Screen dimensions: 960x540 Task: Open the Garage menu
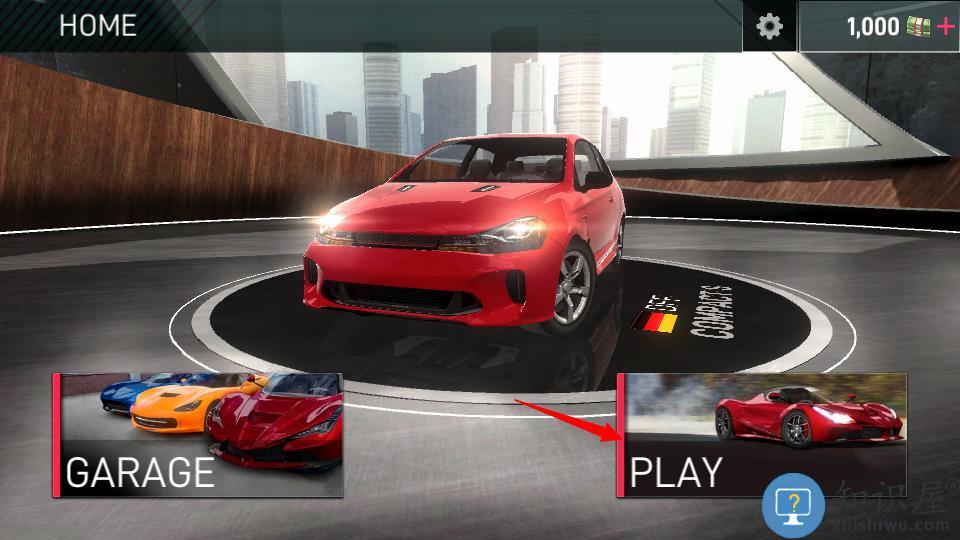click(198, 436)
